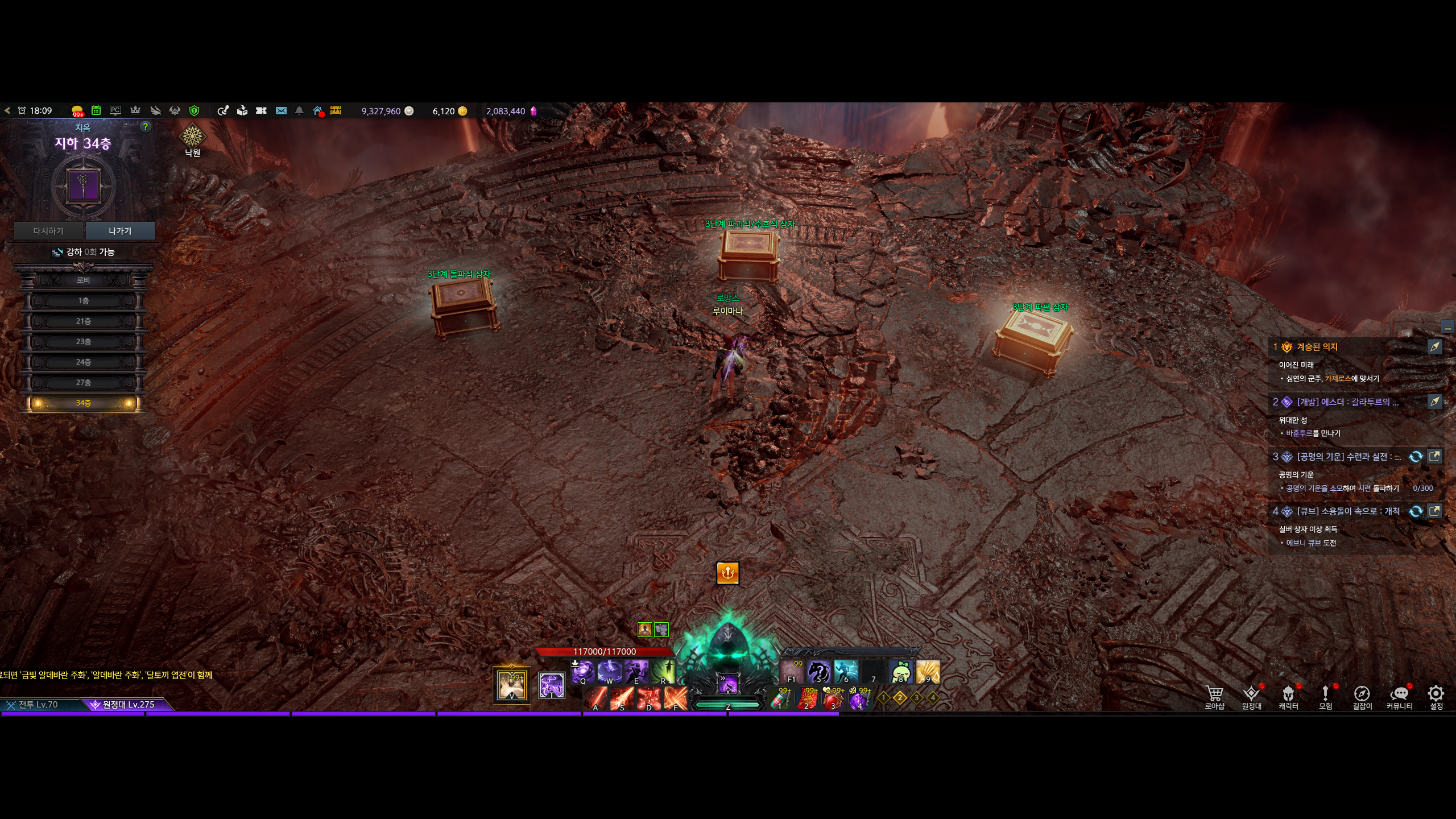Viewport: 1456px width, 819px height.
Task: Open the 캐릭터 character menu
Action: tap(1288, 697)
